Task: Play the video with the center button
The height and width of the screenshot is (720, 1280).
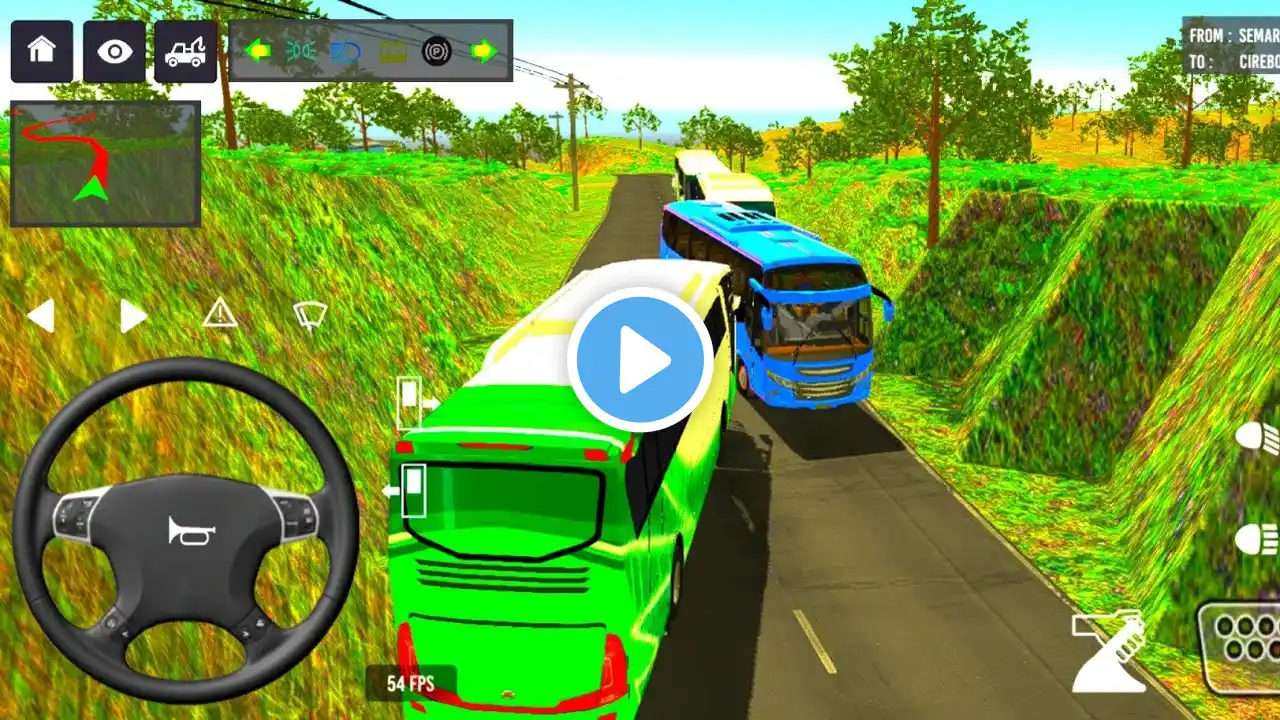Action: pos(640,360)
